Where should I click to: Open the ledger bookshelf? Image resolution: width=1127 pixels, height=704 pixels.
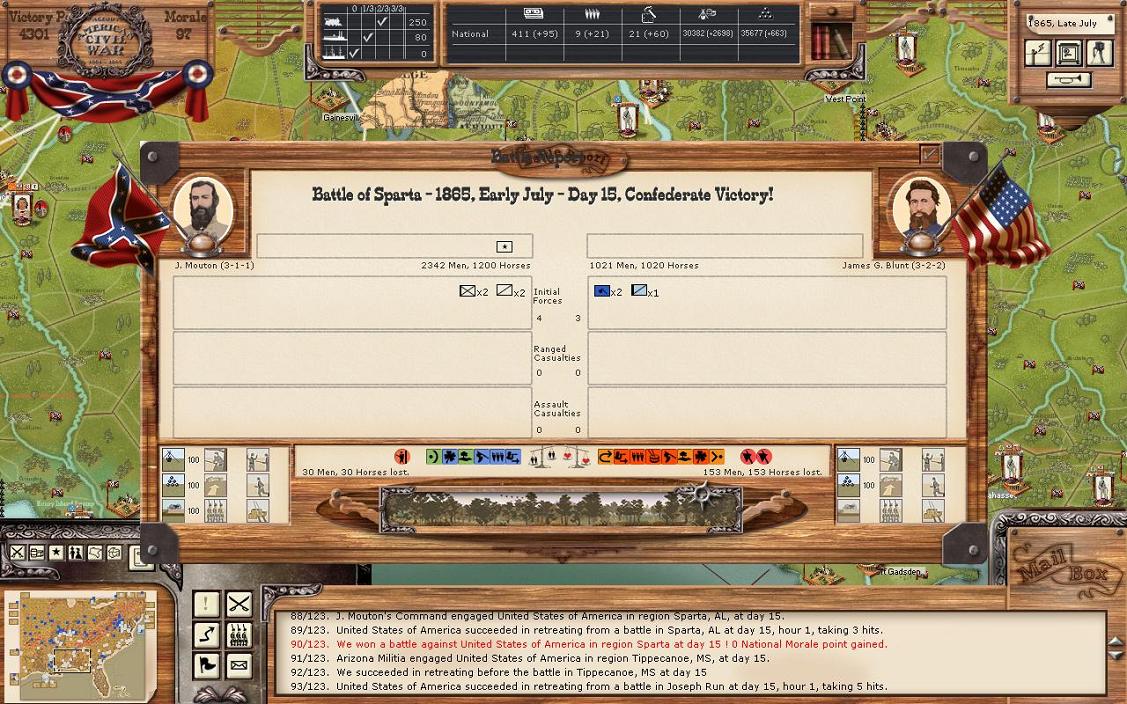831,41
